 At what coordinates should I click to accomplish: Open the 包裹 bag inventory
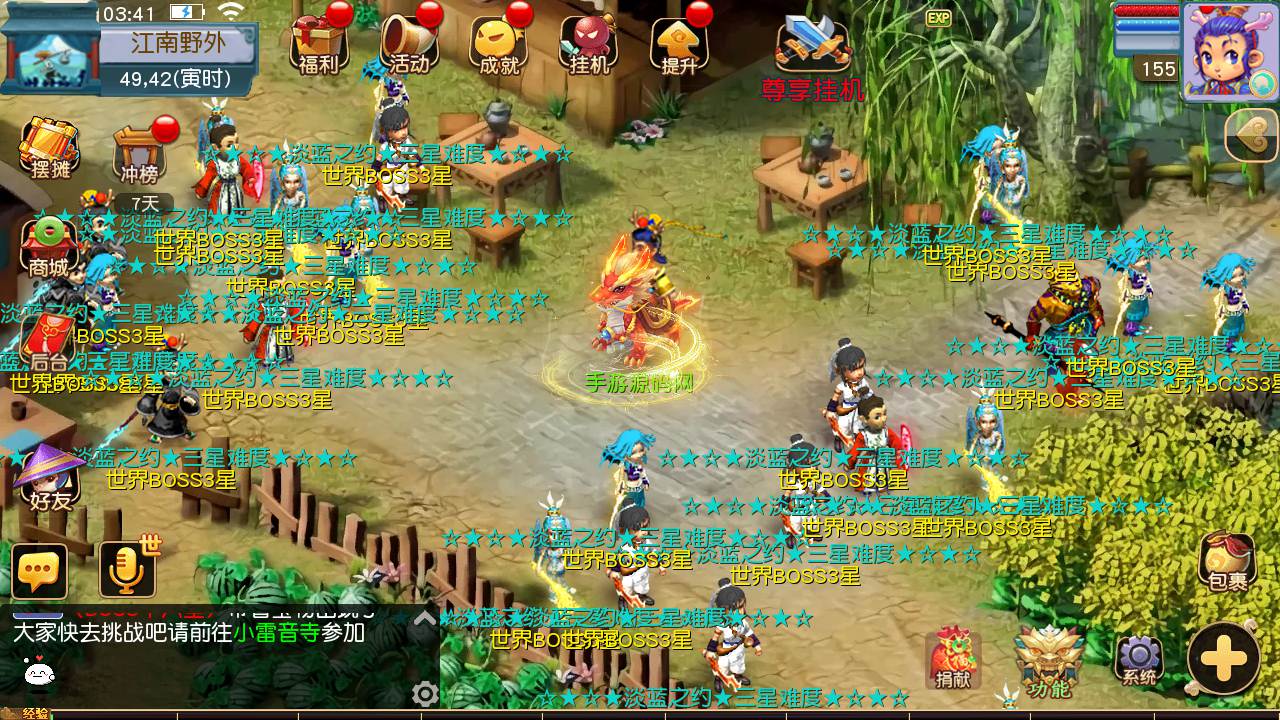1227,561
